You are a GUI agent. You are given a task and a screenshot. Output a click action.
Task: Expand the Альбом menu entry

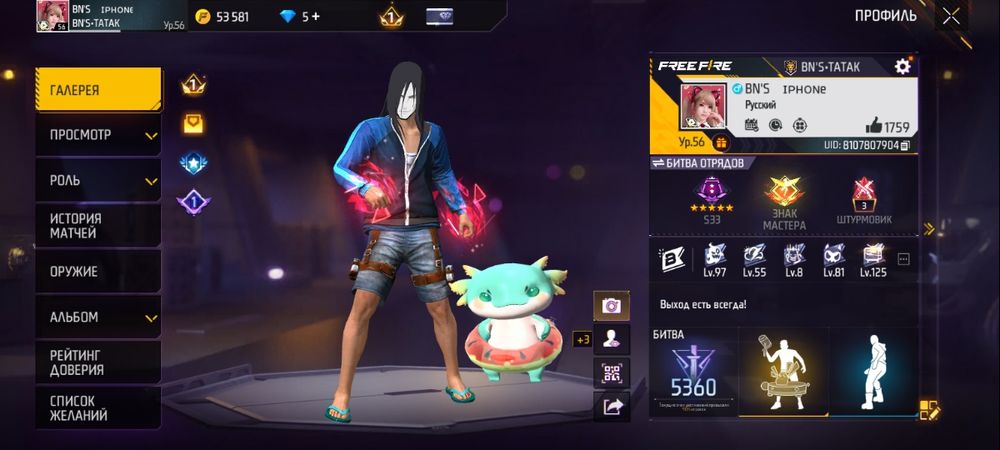tap(98, 317)
